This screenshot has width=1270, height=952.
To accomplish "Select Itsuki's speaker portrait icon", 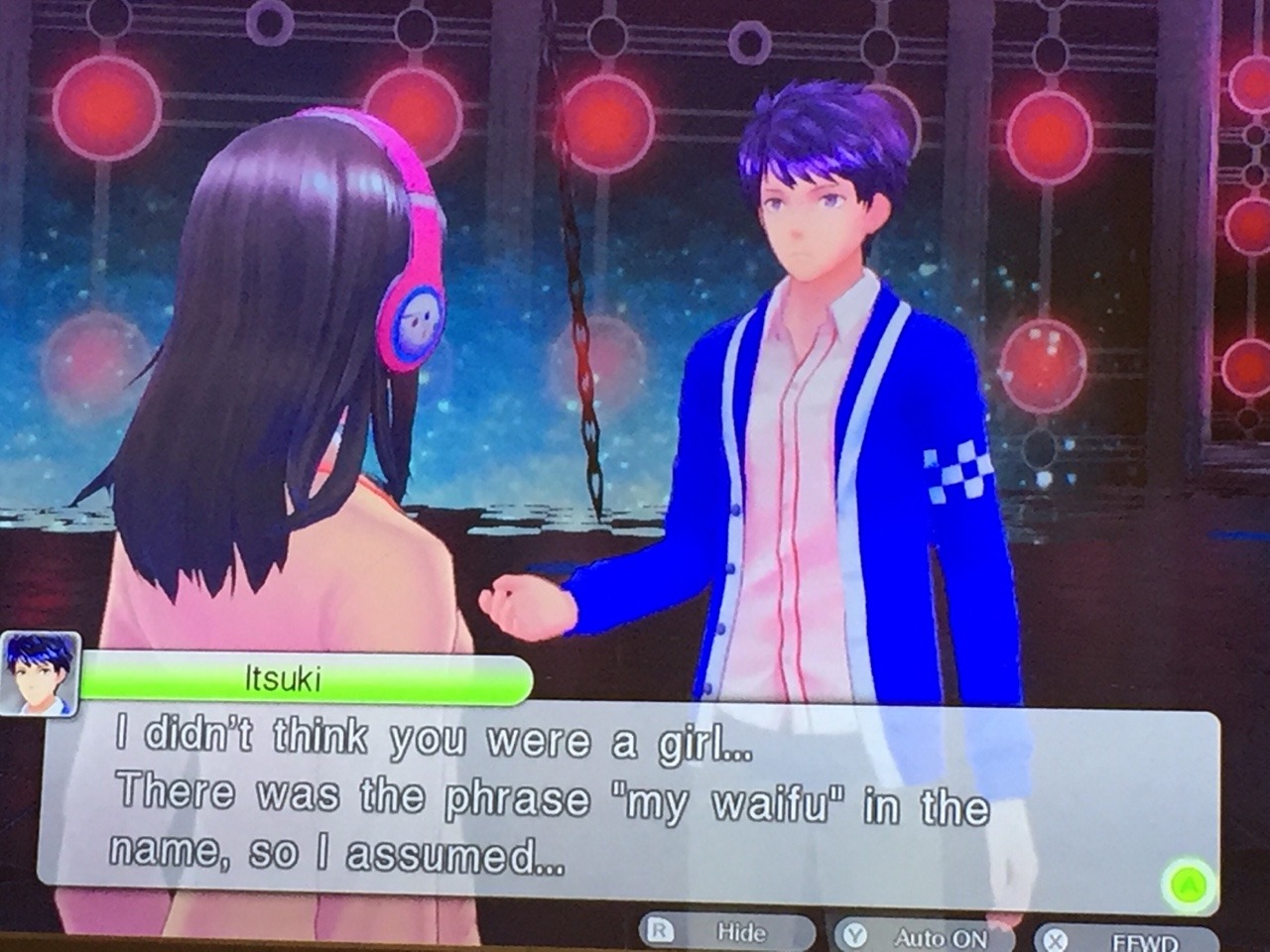I will pos(41,673).
